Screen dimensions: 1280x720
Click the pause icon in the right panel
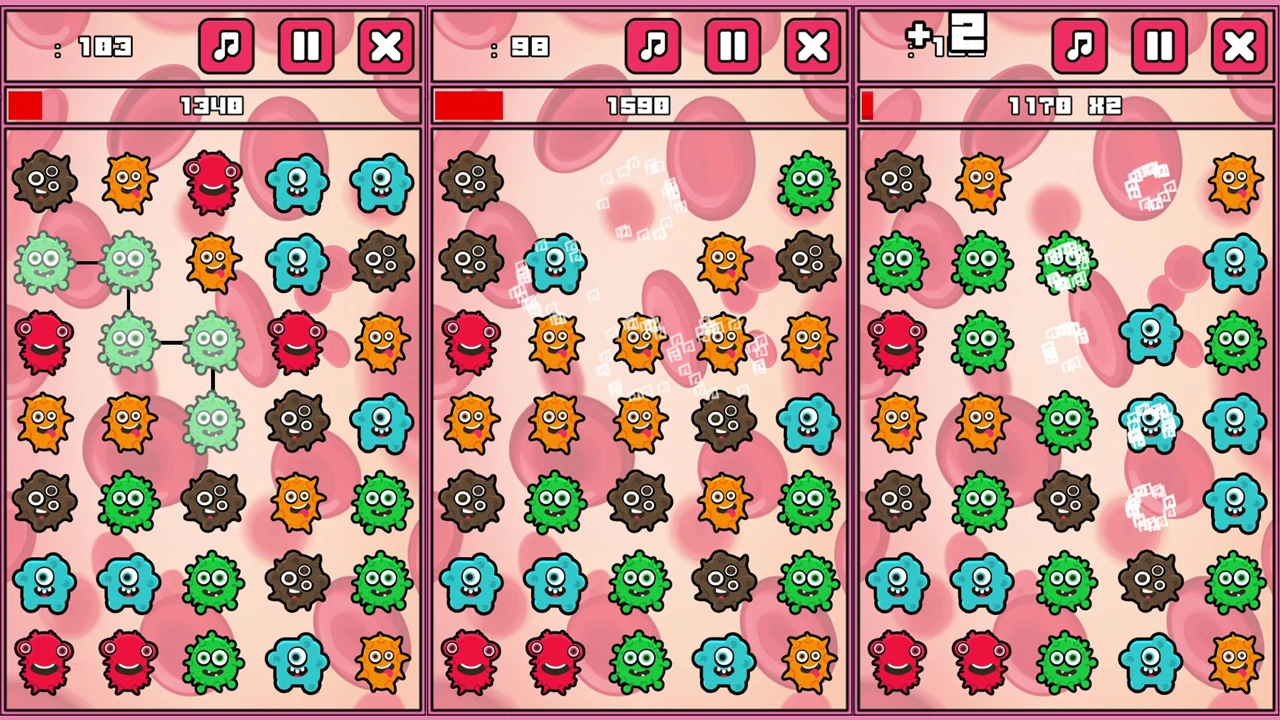[1158, 46]
